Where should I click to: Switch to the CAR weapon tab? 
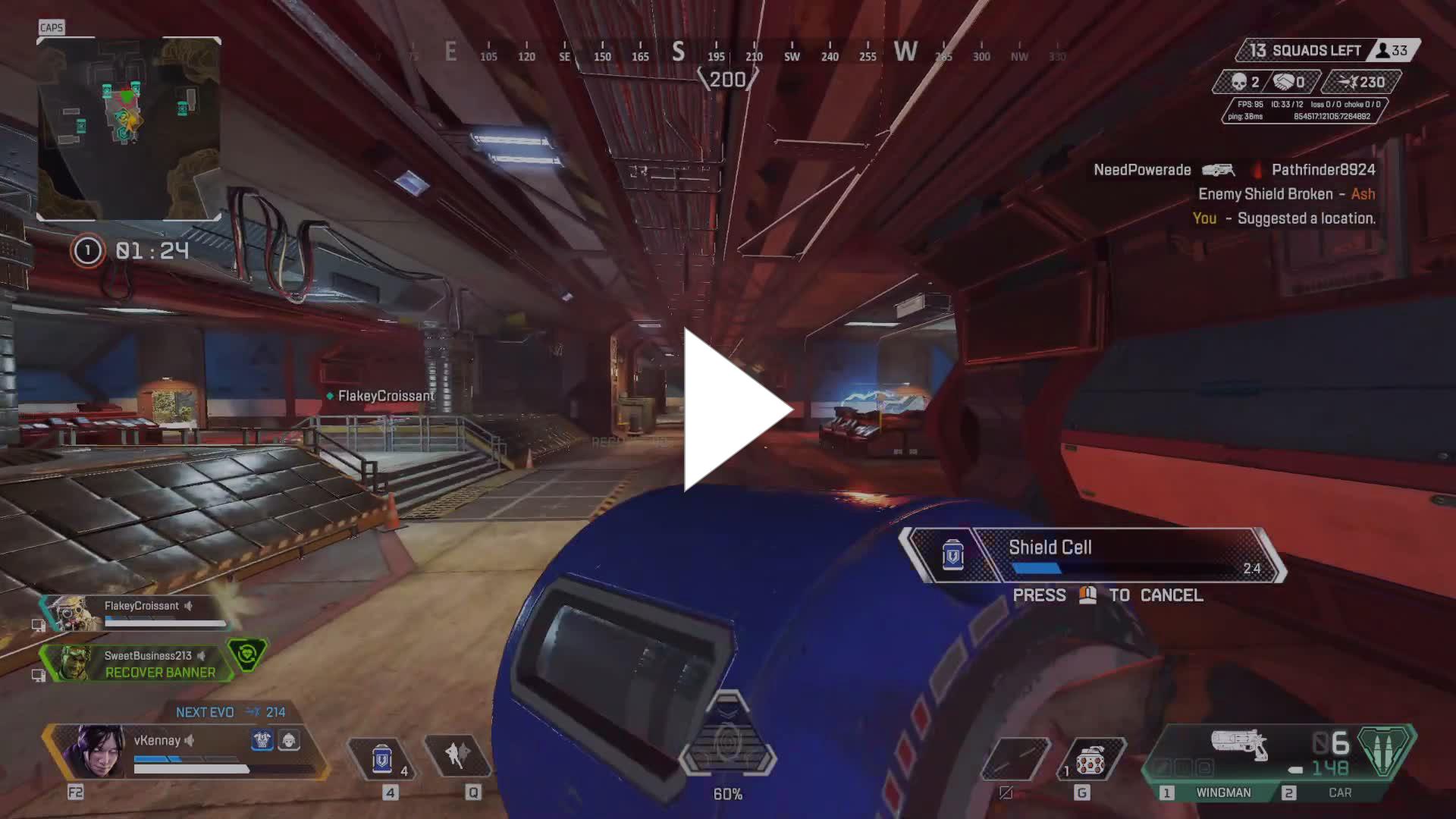click(x=1339, y=792)
